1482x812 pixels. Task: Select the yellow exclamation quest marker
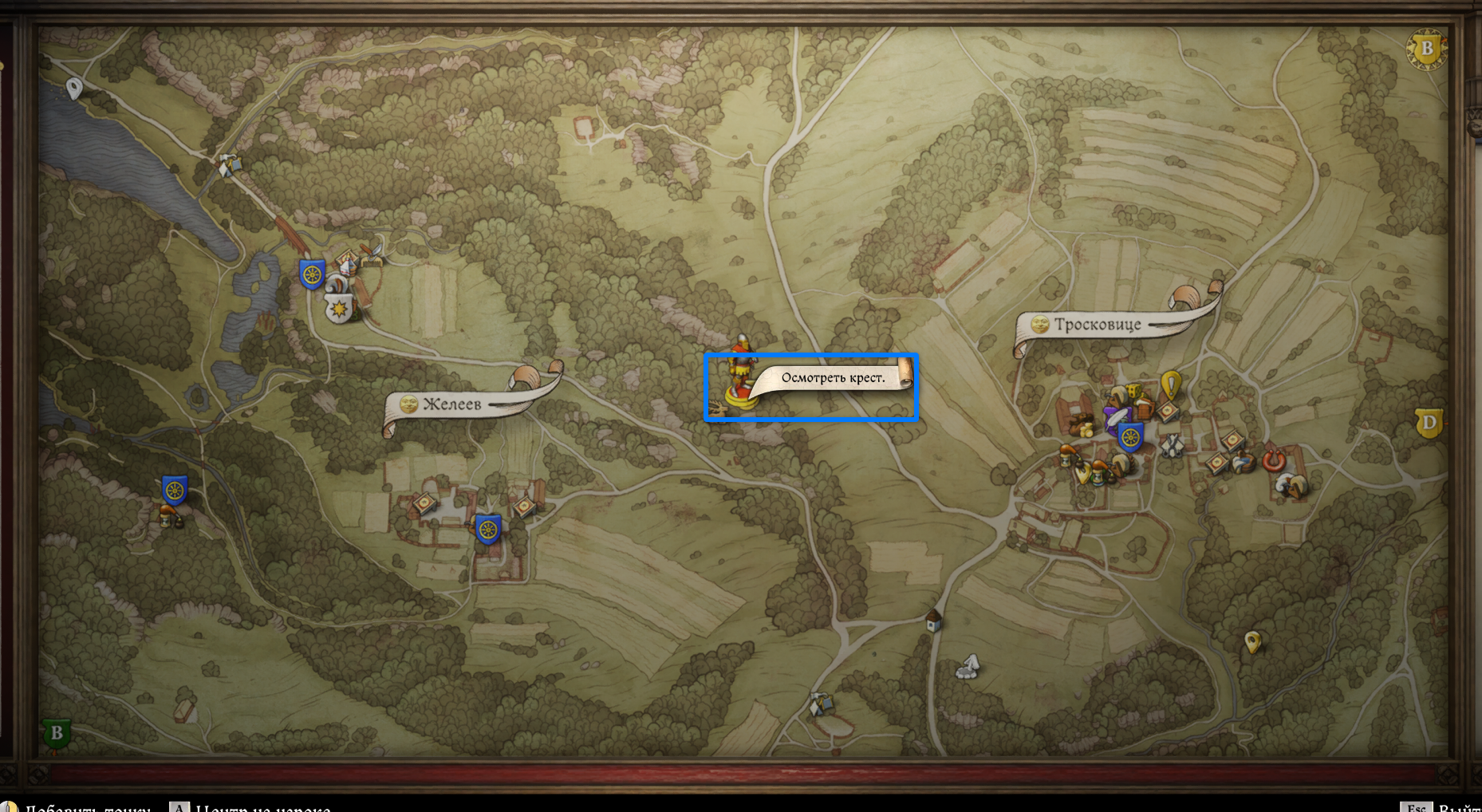[x=1170, y=385]
